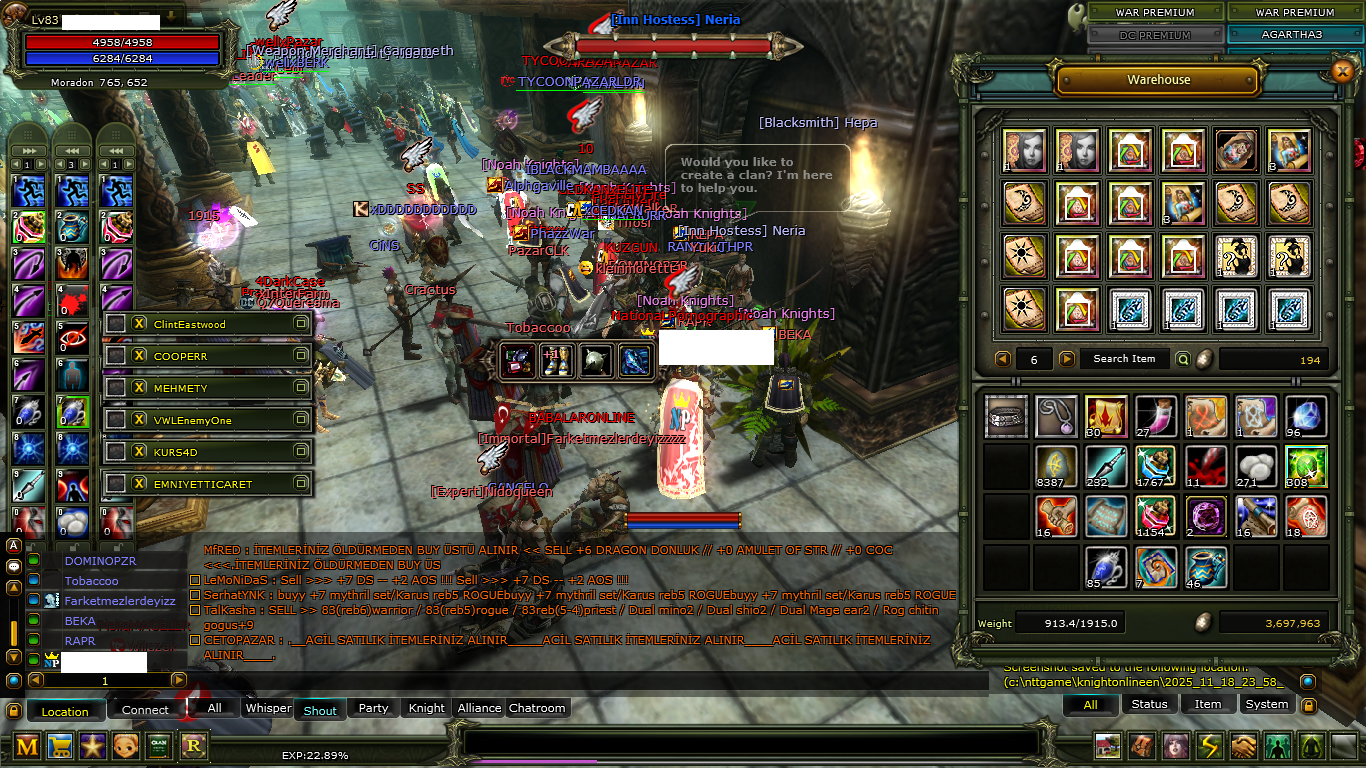This screenshot has width=1366, height=768.
Task: Select the Party chat tab
Action: (373, 708)
